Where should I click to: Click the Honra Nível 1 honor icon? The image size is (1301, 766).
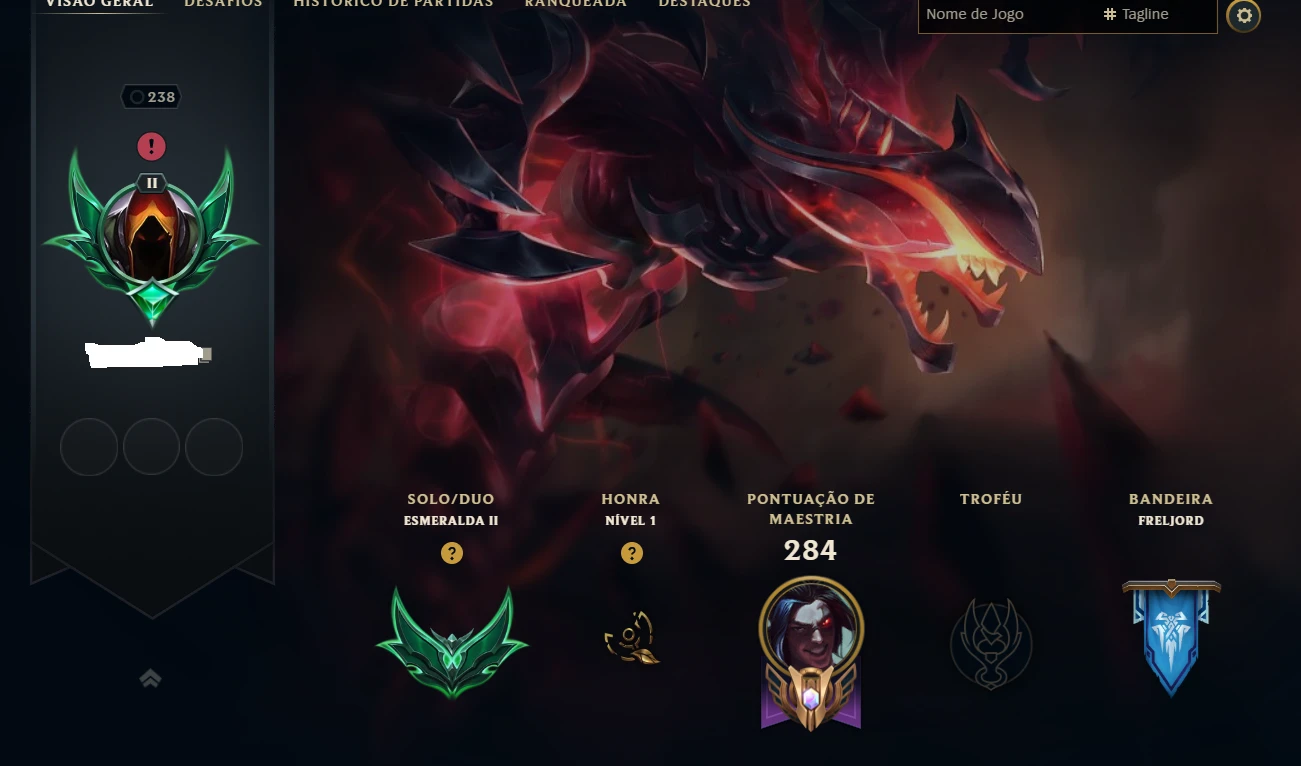631,638
